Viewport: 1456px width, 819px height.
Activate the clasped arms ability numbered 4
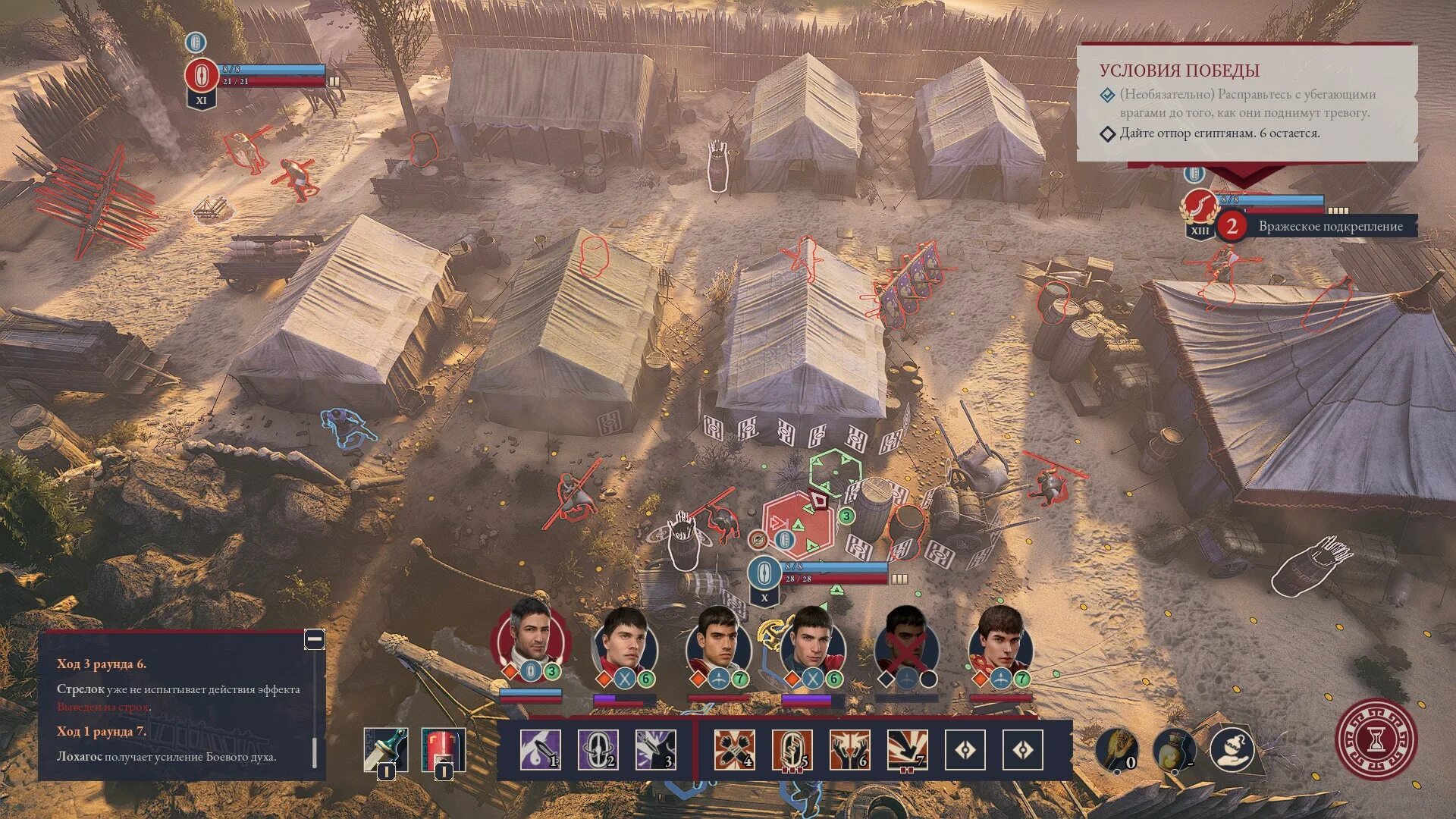pyautogui.click(x=734, y=749)
